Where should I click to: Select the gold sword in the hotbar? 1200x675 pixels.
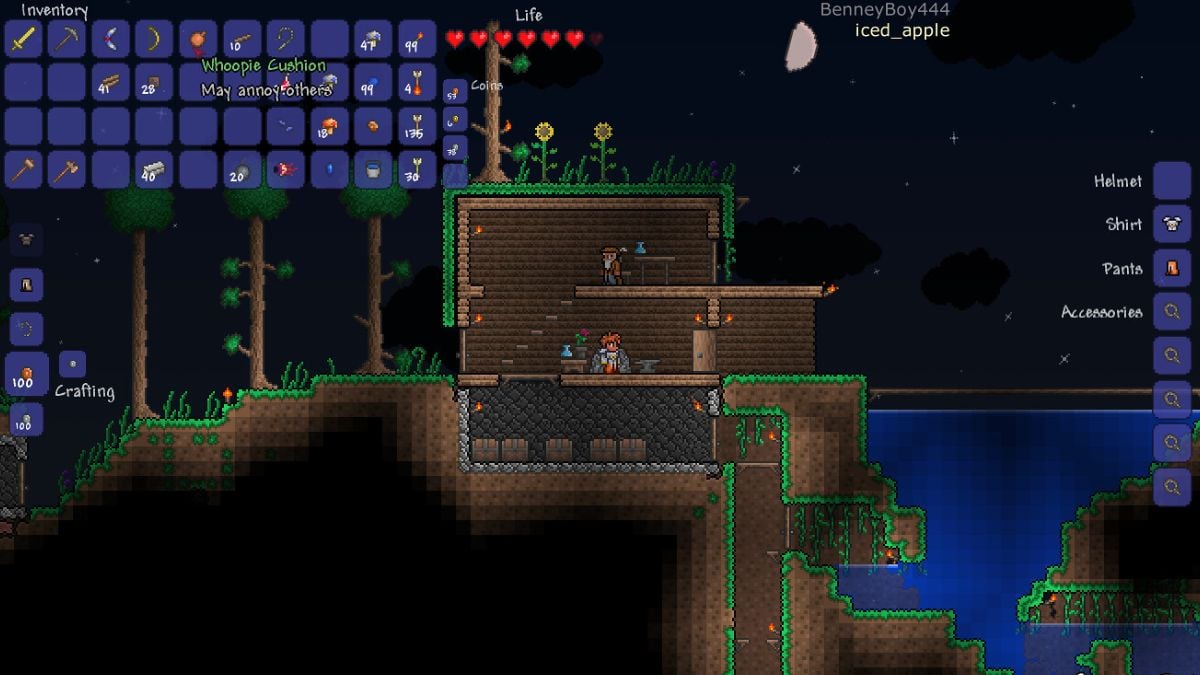pos(23,40)
